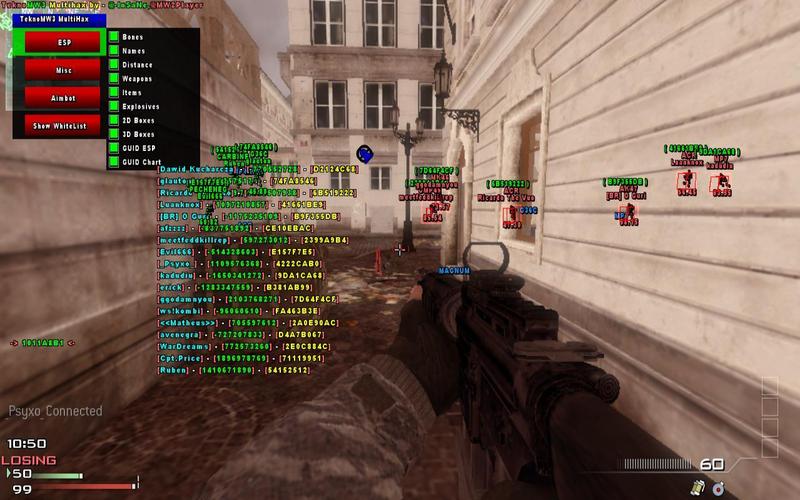Screen dimensions: 800x500
Task: Toggle the 2D Boxes checkbox
Action: click(x=114, y=120)
